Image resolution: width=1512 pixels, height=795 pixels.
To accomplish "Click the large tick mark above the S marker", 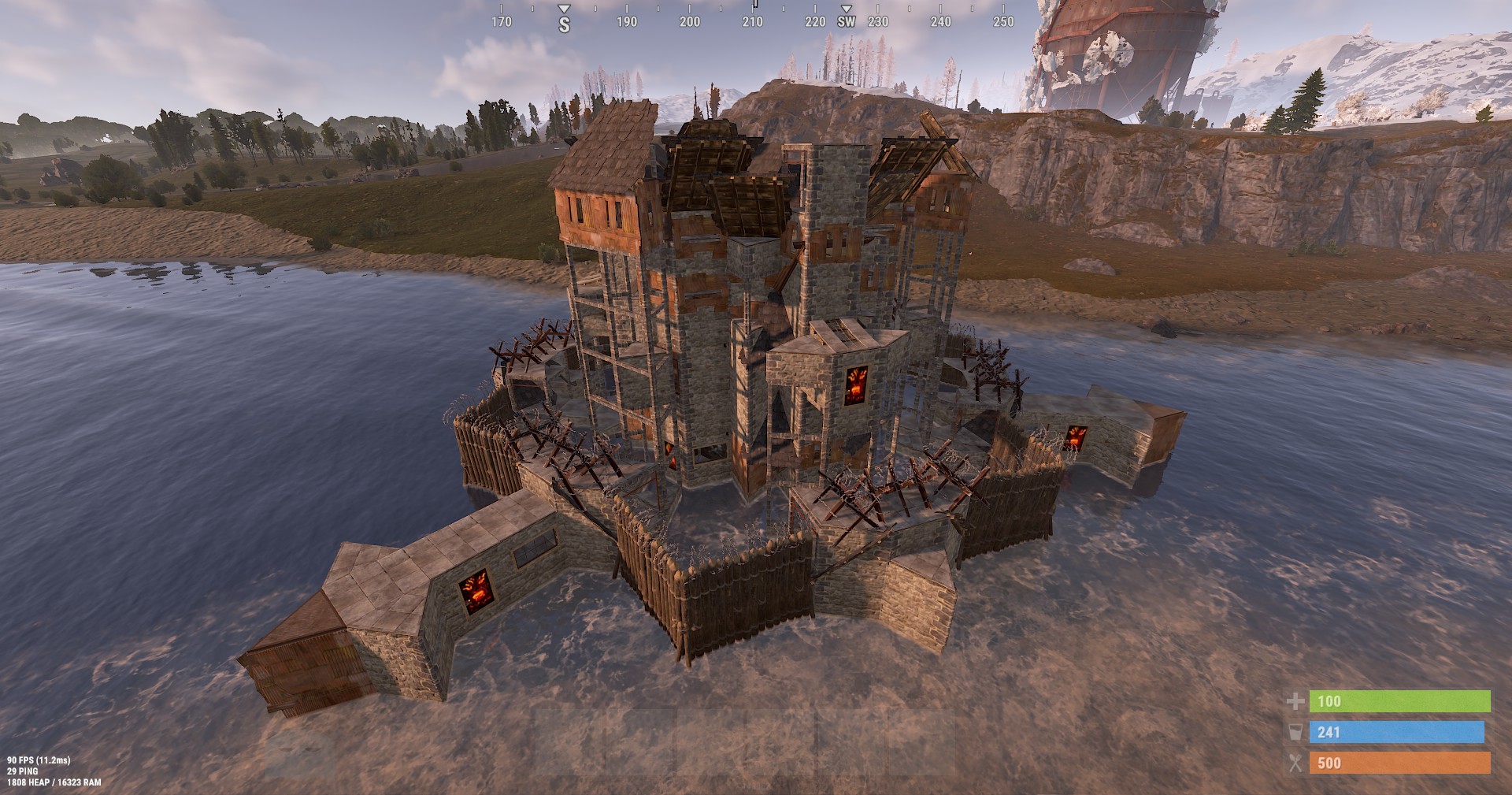I will pos(563,7).
